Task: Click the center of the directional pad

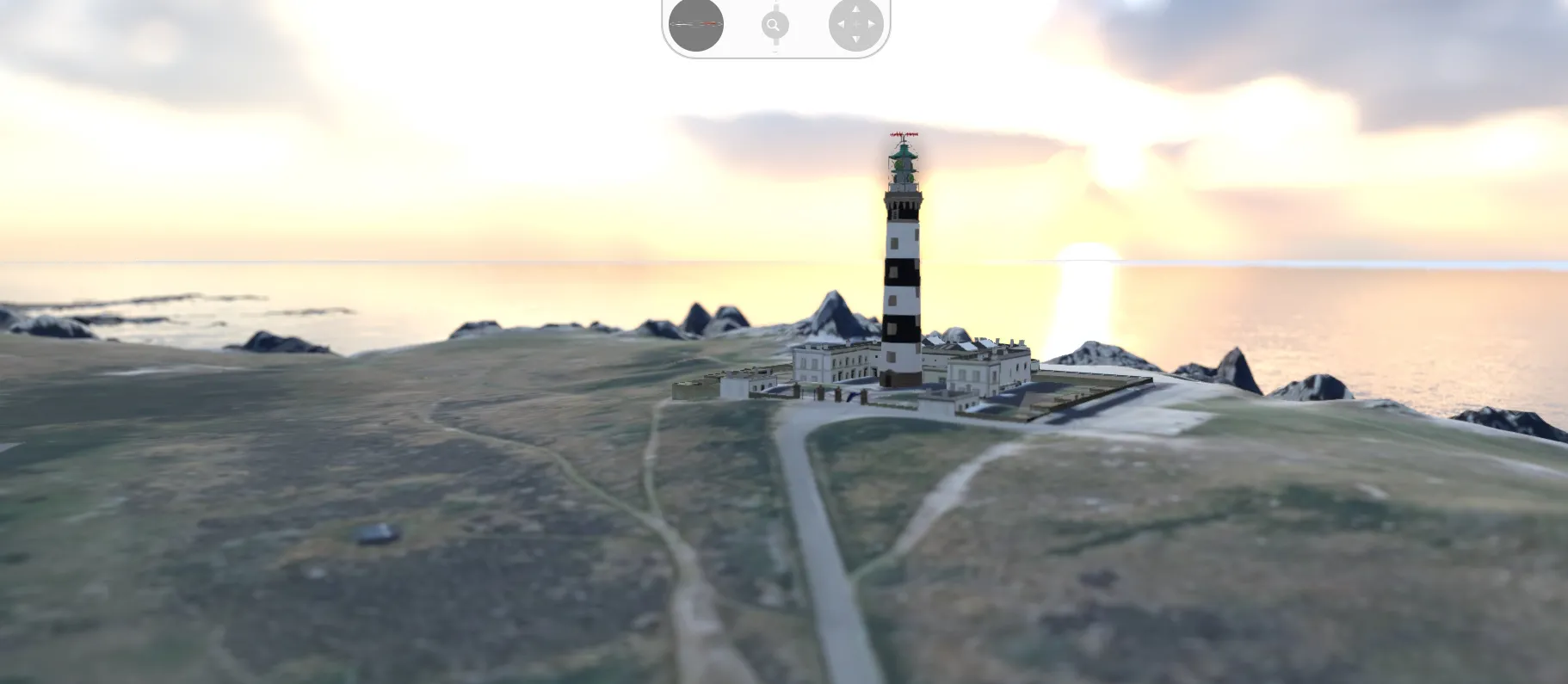Action: click(855, 24)
